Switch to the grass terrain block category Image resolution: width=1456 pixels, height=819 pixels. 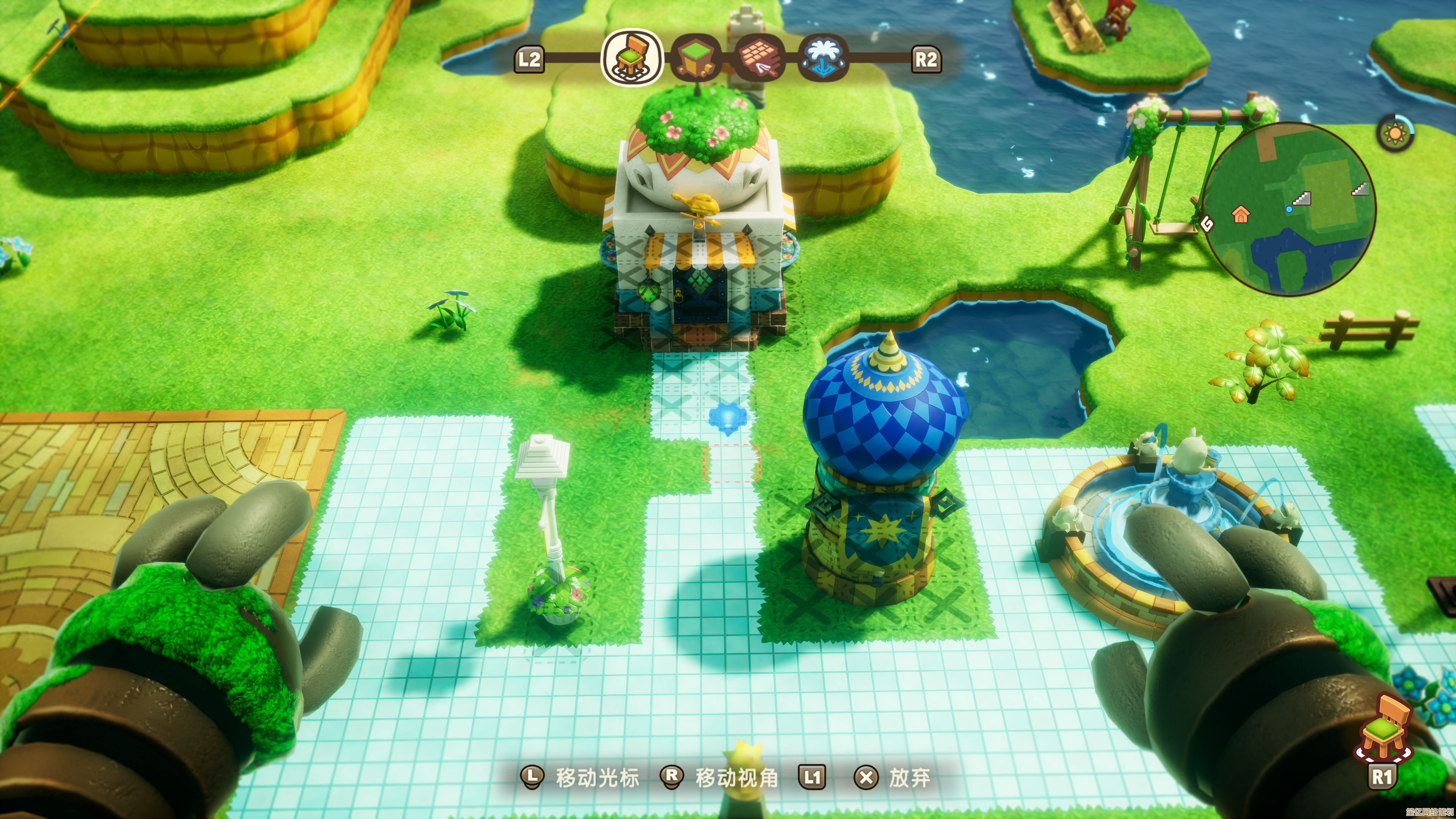pyautogui.click(x=696, y=58)
